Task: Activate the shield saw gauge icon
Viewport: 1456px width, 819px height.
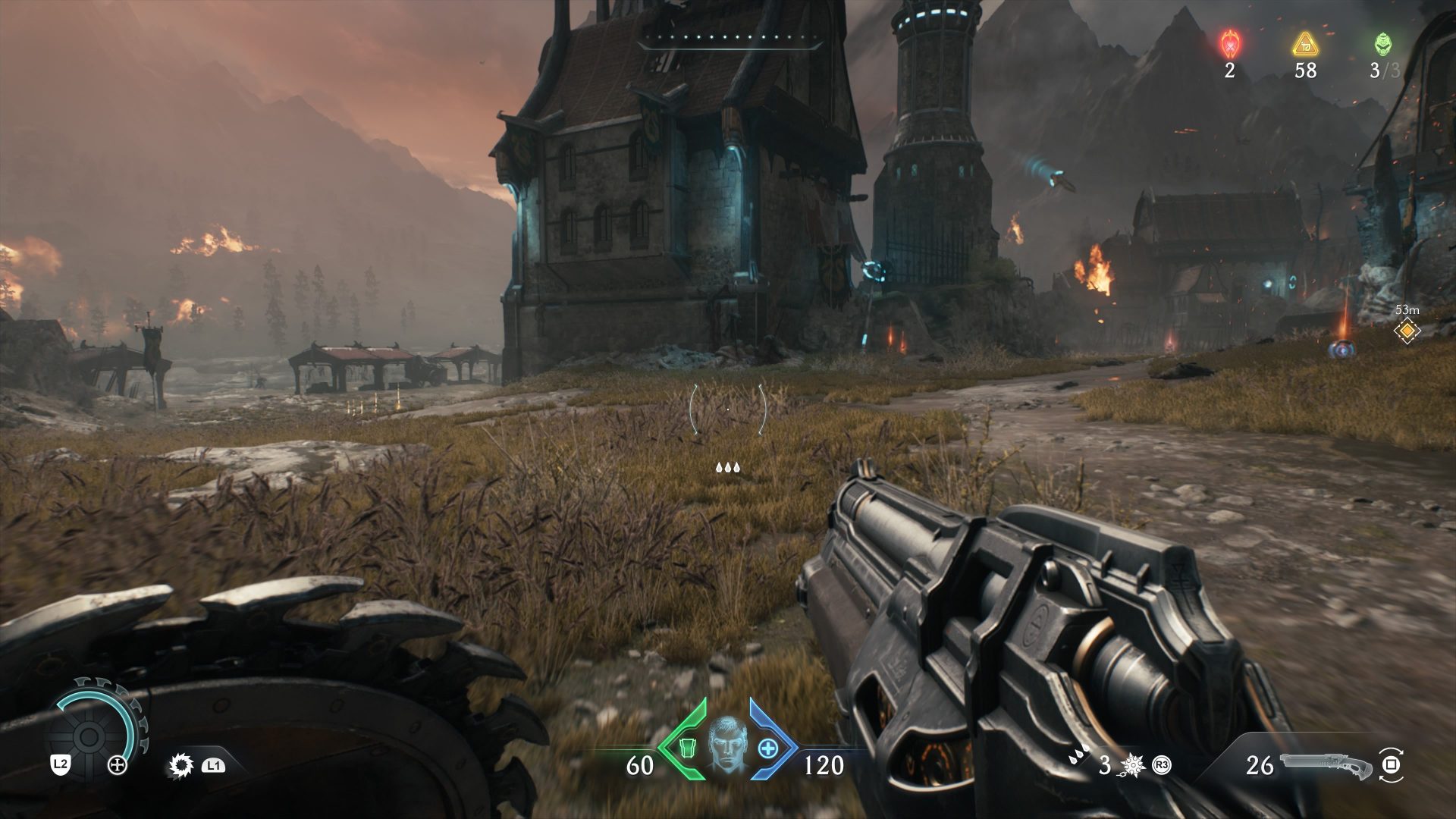Action: point(89,734)
